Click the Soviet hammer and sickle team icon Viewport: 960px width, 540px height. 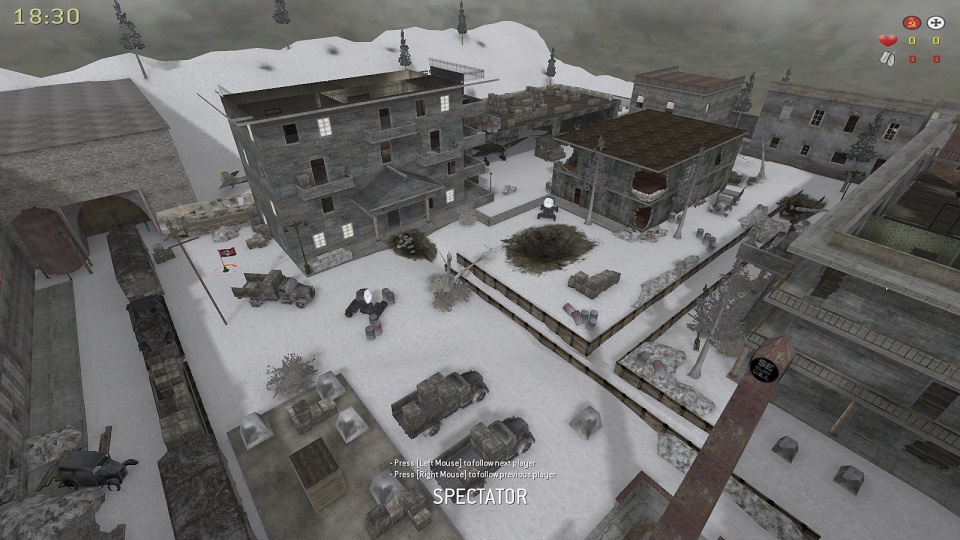pos(911,21)
